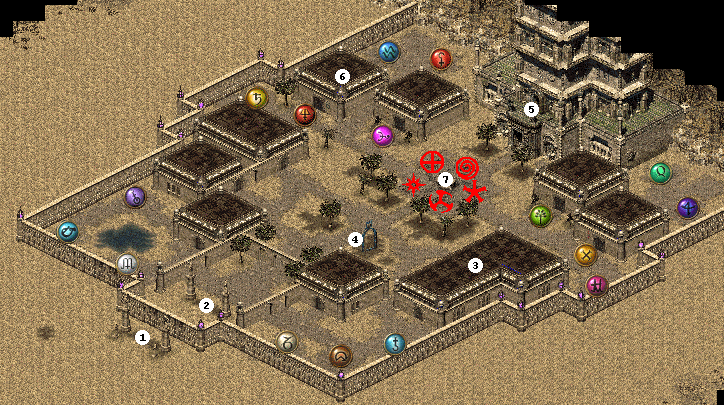Click map marker number 6
The height and width of the screenshot is (406, 724).
(342, 75)
